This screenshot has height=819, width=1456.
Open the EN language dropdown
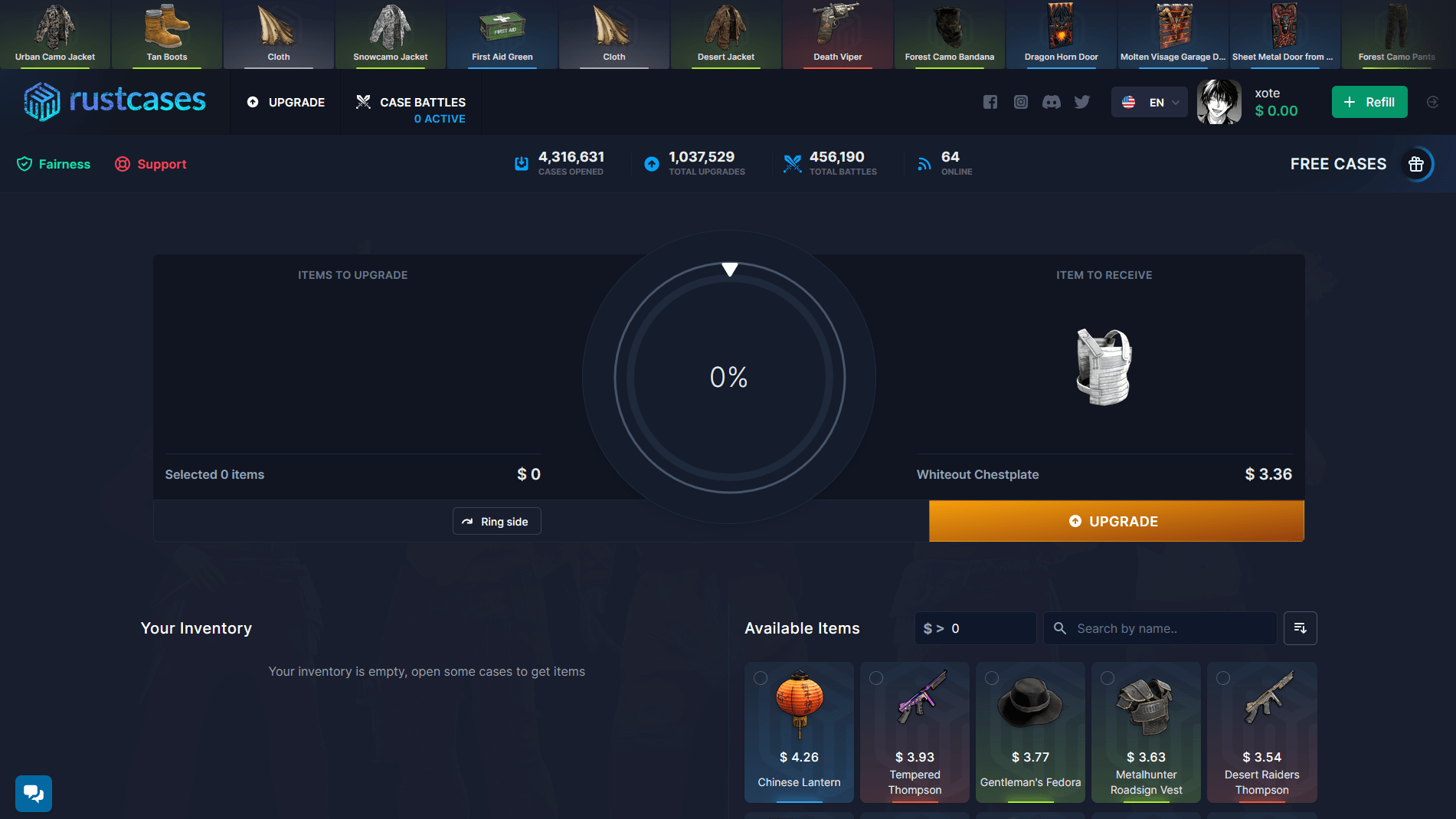click(x=1149, y=102)
